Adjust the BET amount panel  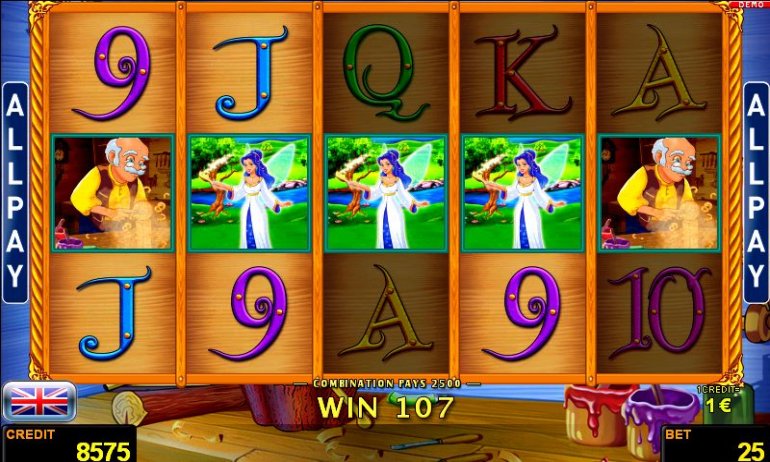pos(715,443)
